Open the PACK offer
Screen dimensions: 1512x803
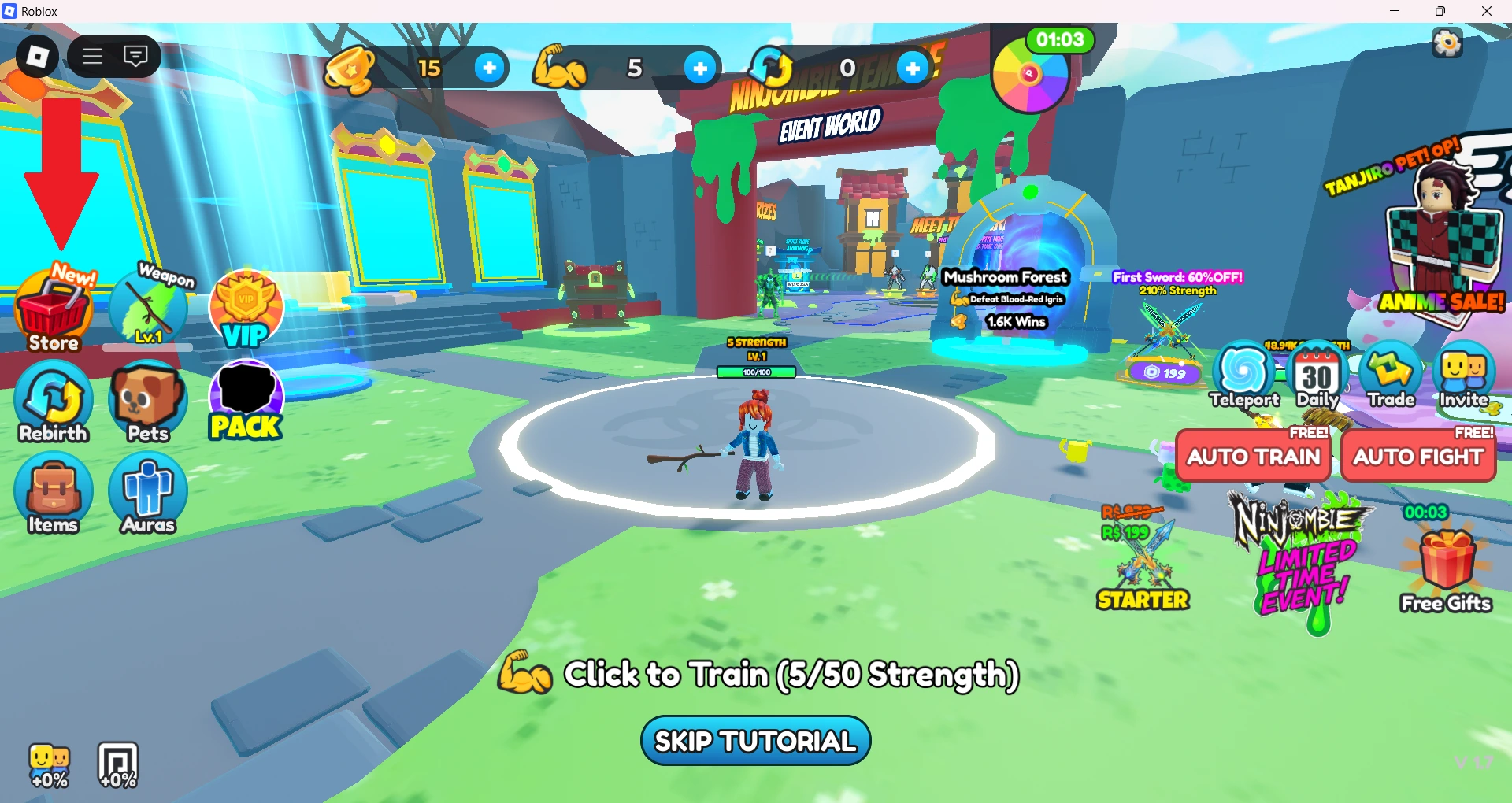(246, 401)
